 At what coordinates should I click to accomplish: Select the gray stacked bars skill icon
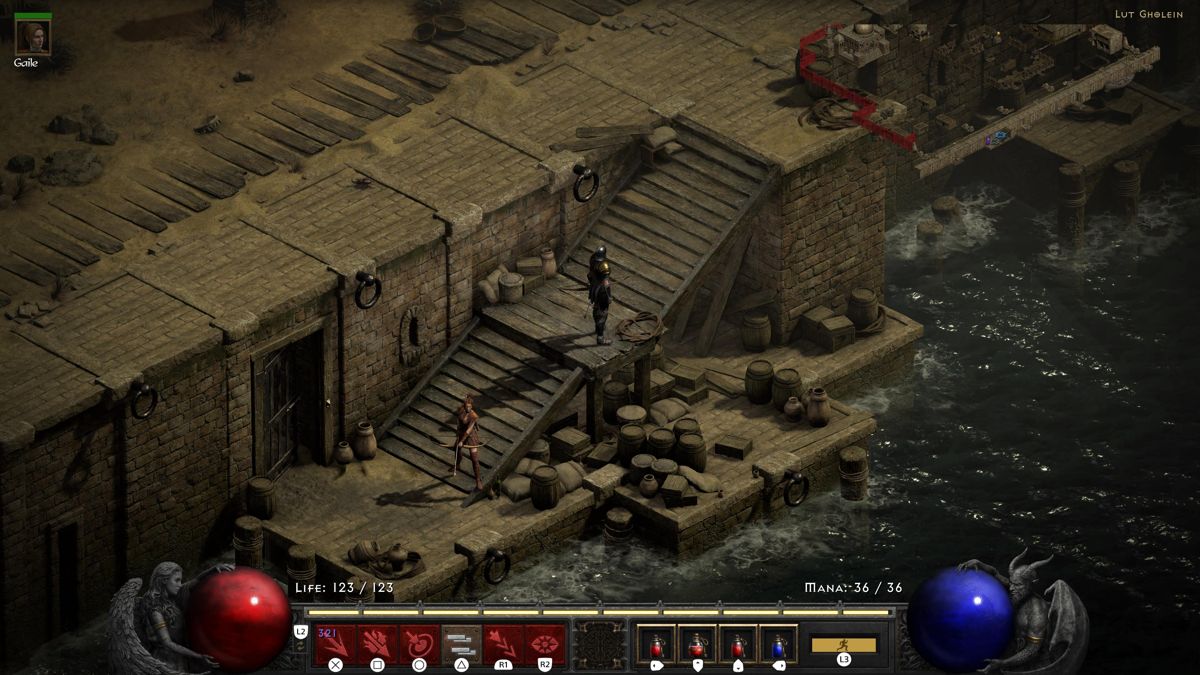(461, 644)
